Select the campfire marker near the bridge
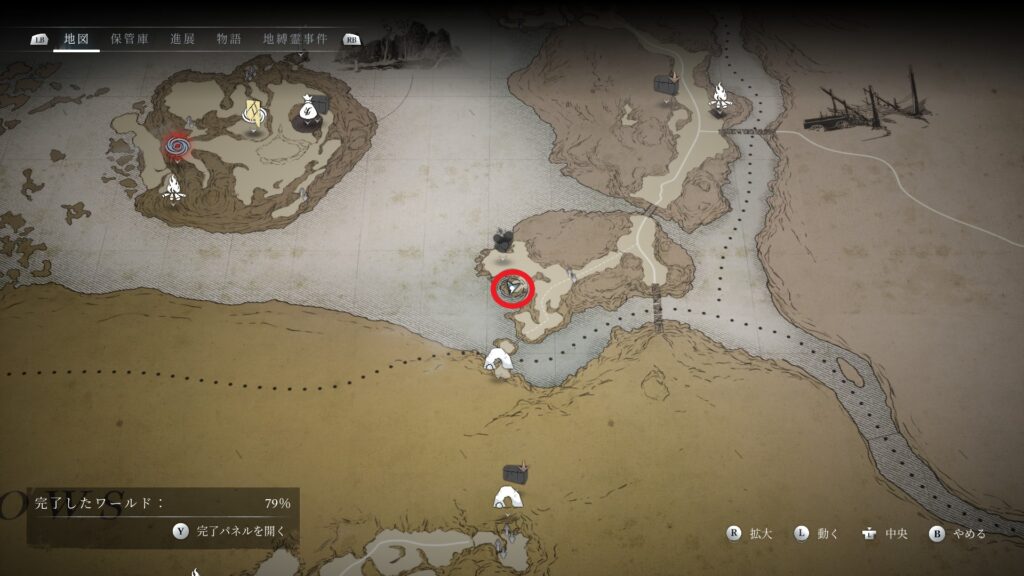 [x=719, y=97]
